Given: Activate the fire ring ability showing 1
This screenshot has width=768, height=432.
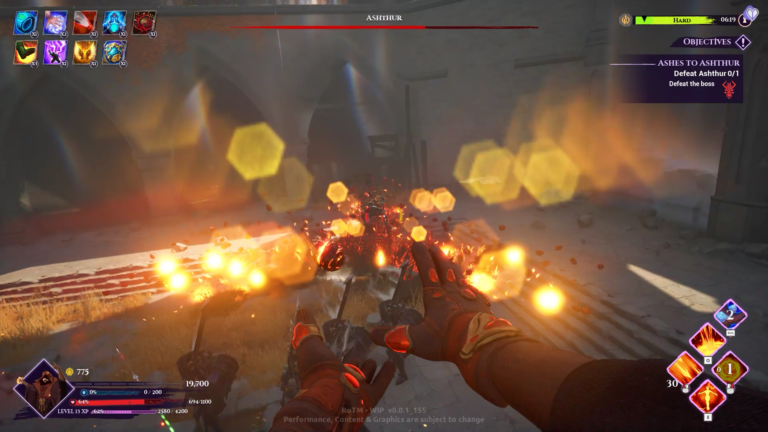Looking at the screenshot, I should (730, 369).
